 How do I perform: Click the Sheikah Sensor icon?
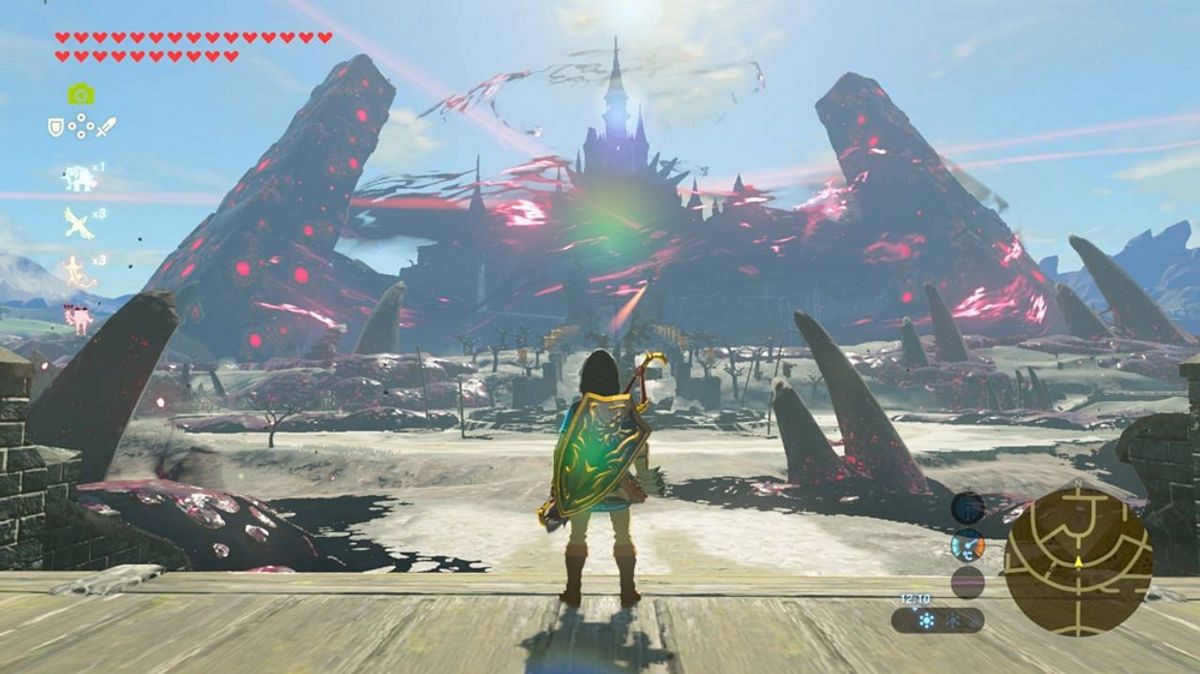point(967,507)
